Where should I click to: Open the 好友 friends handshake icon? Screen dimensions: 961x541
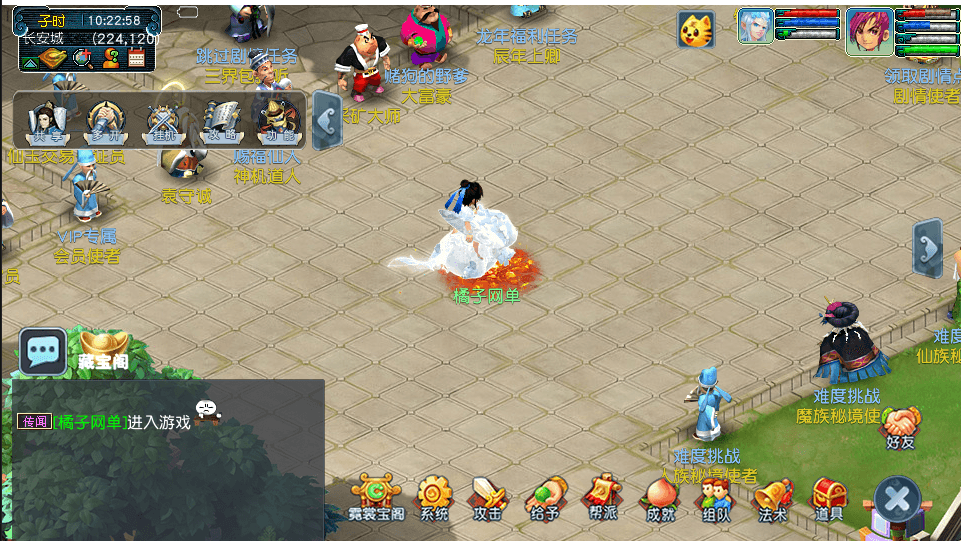pos(901,427)
